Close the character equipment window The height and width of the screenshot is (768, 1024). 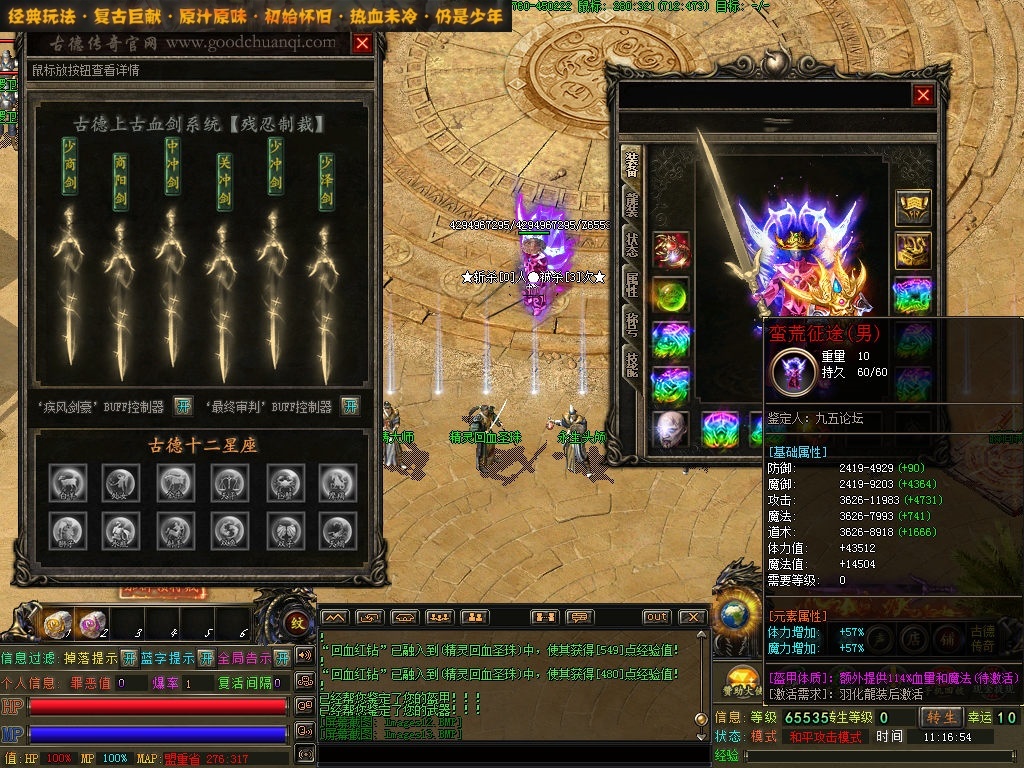click(x=923, y=95)
